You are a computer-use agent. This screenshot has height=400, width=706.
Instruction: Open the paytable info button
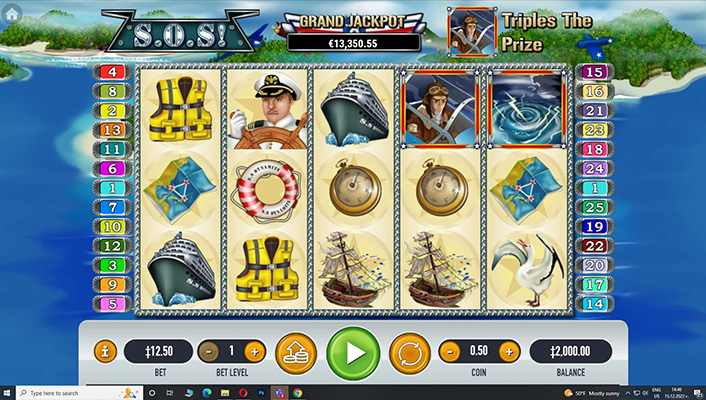tap(105, 352)
